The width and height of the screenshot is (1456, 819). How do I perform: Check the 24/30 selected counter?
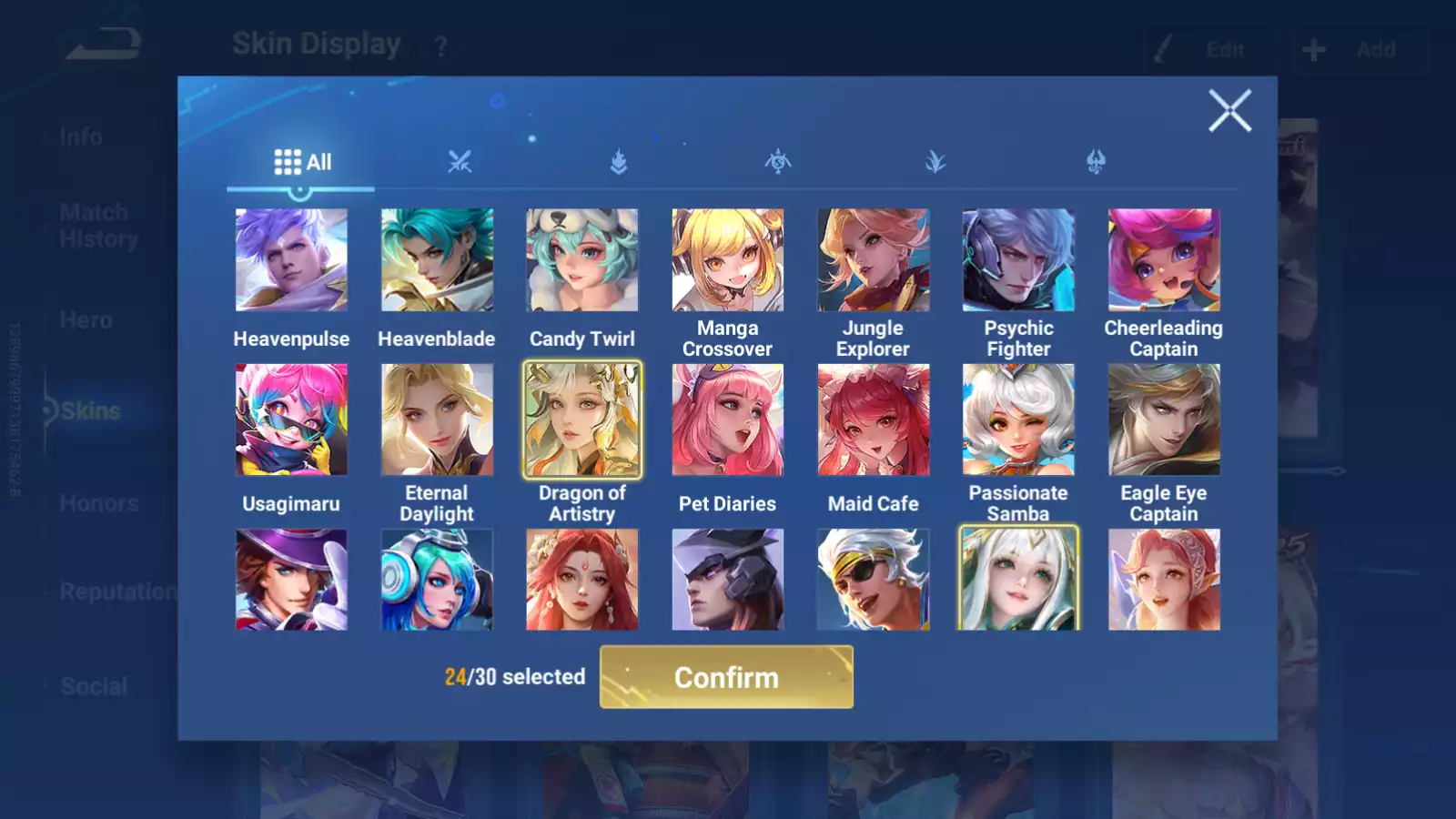[514, 677]
